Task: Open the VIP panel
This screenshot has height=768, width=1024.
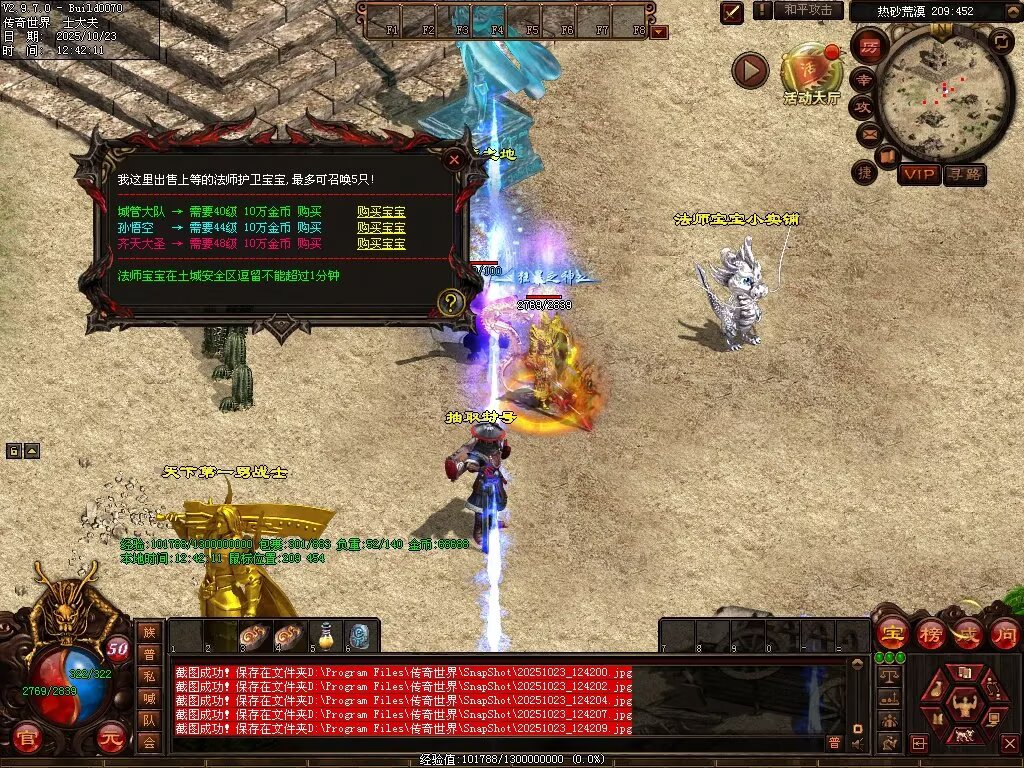Action: pyautogui.click(x=919, y=174)
